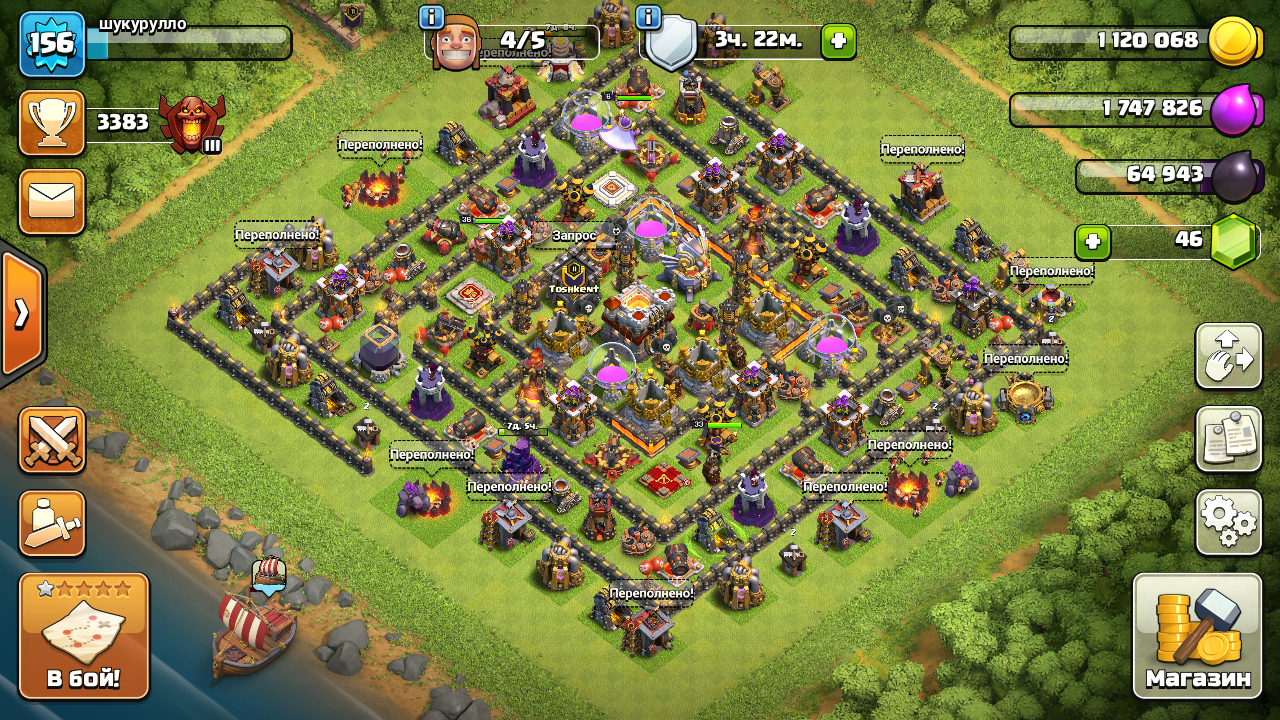
Task: Tap the green gem icon
Action: (x=1233, y=242)
